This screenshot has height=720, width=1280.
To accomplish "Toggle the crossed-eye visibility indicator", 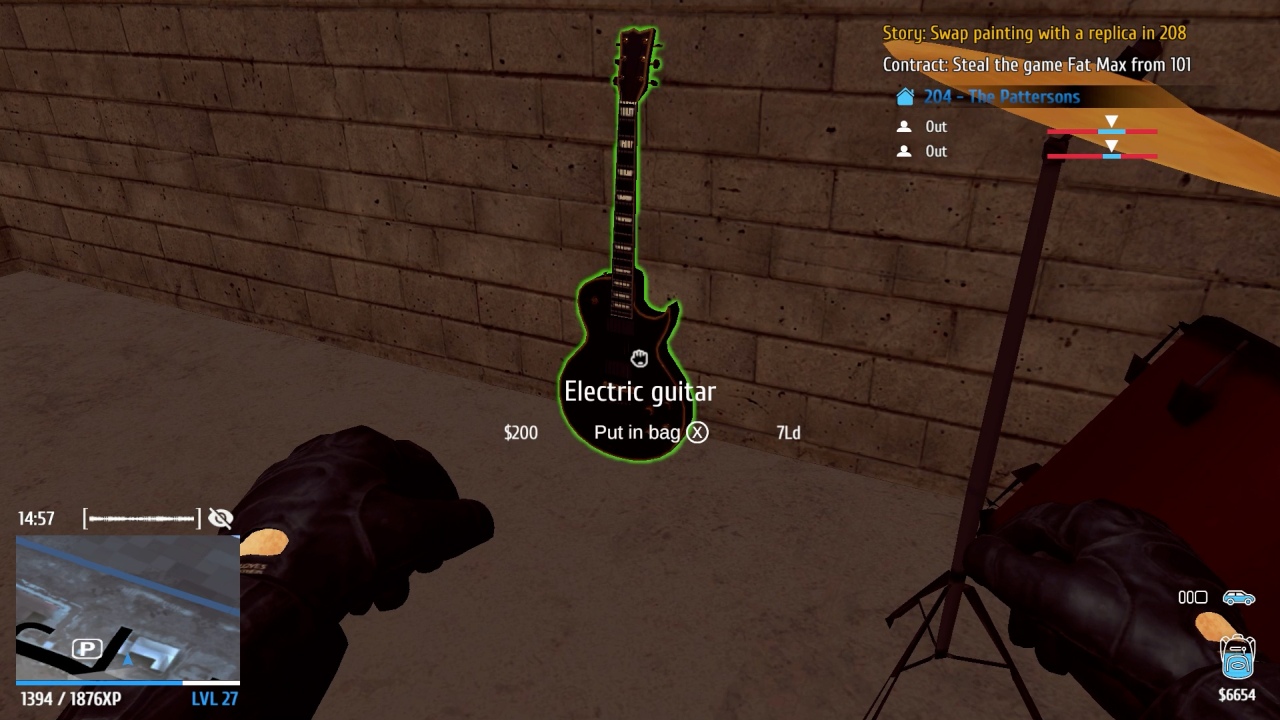I will pos(220,518).
